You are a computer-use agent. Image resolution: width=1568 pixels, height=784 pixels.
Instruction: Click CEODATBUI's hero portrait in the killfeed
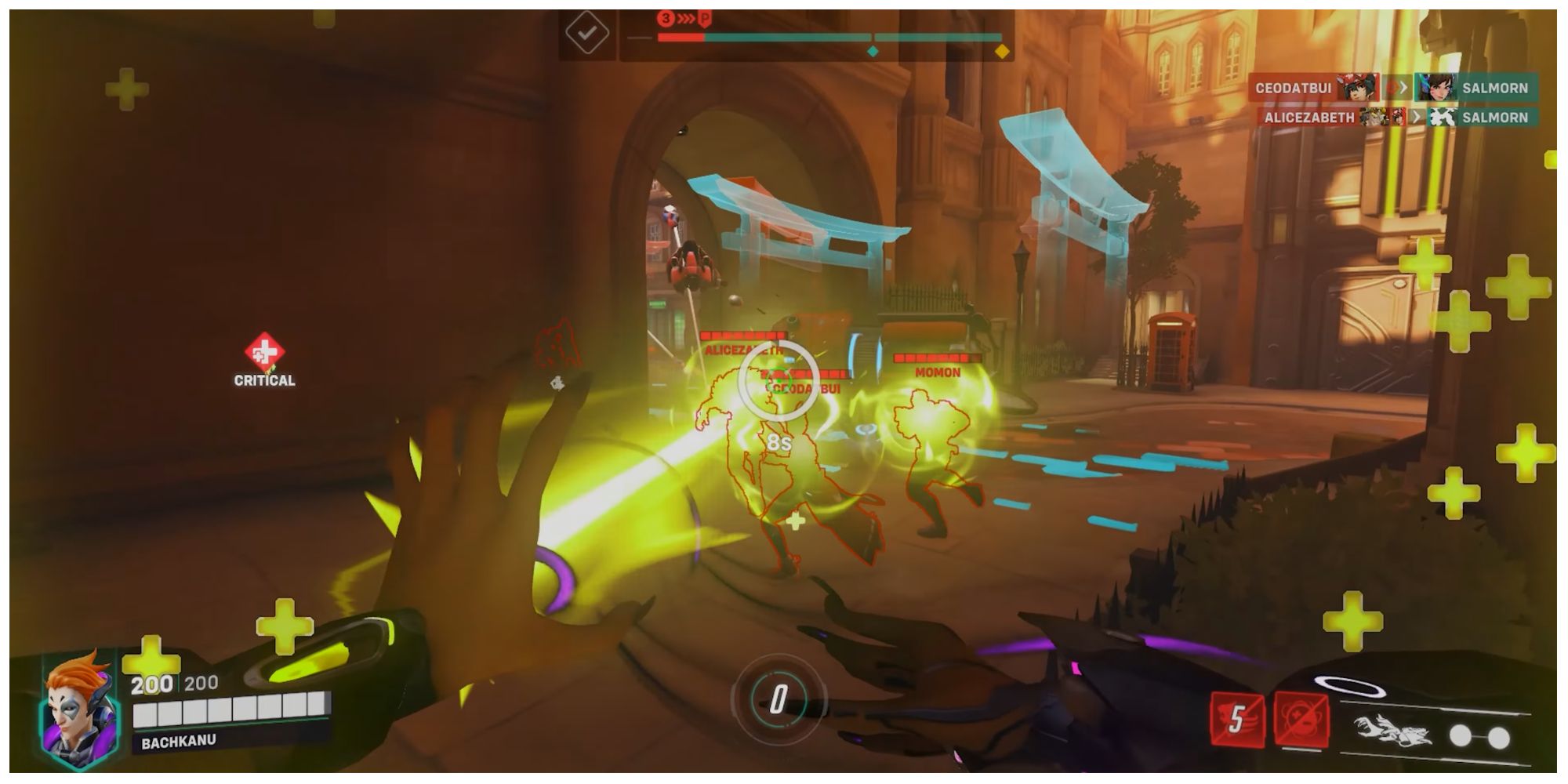tap(1358, 88)
